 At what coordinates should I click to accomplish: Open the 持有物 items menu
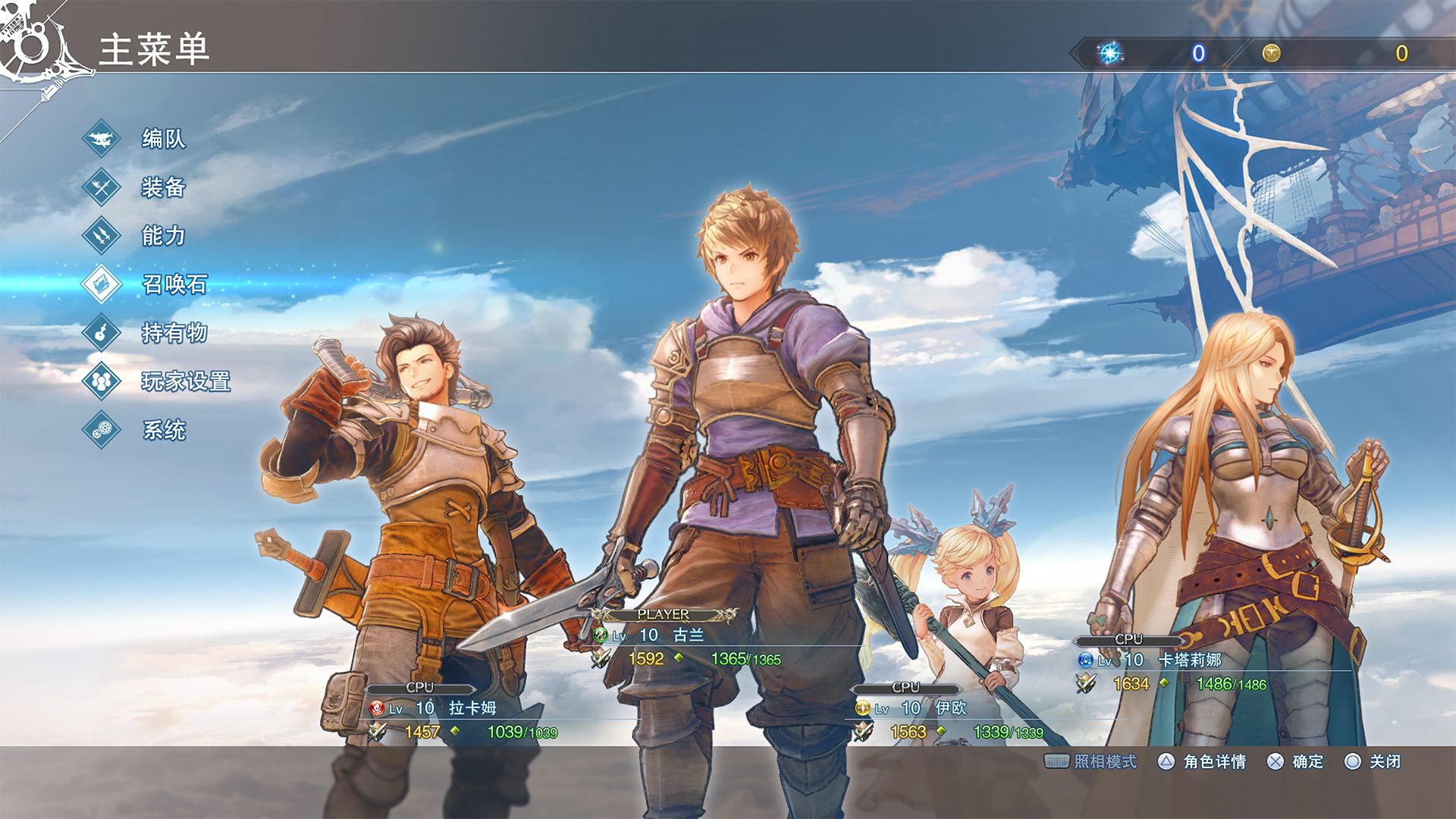point(174,333)
